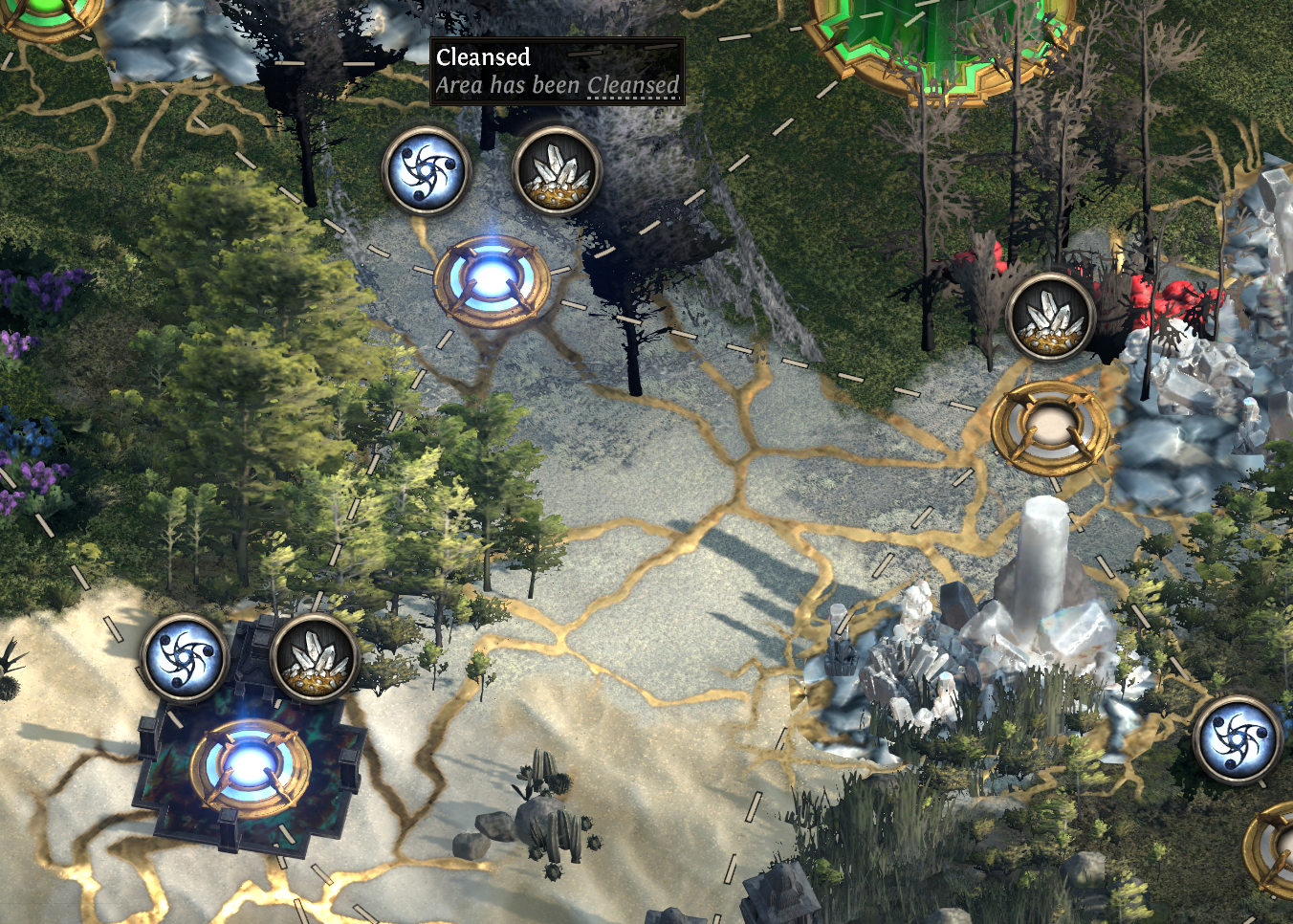Choose the glowing node on the dark temple platform
The image size is (1293, 924).
click(x=251, y=767)
